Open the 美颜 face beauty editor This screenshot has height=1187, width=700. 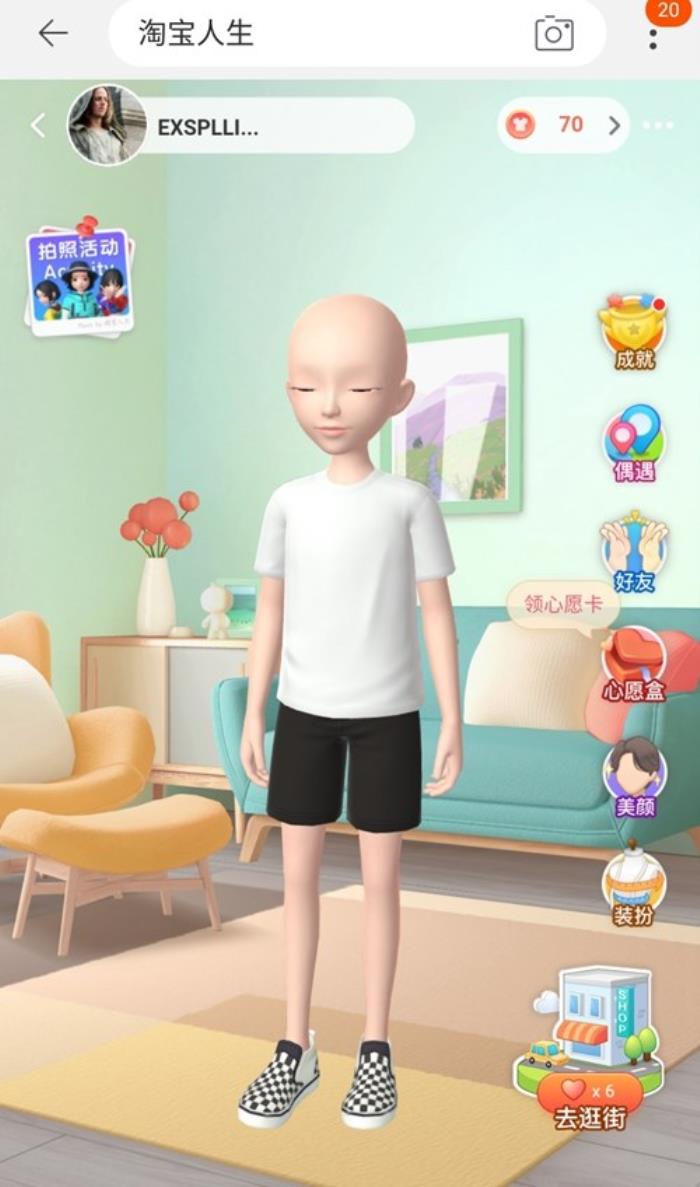tap(634, 776)
